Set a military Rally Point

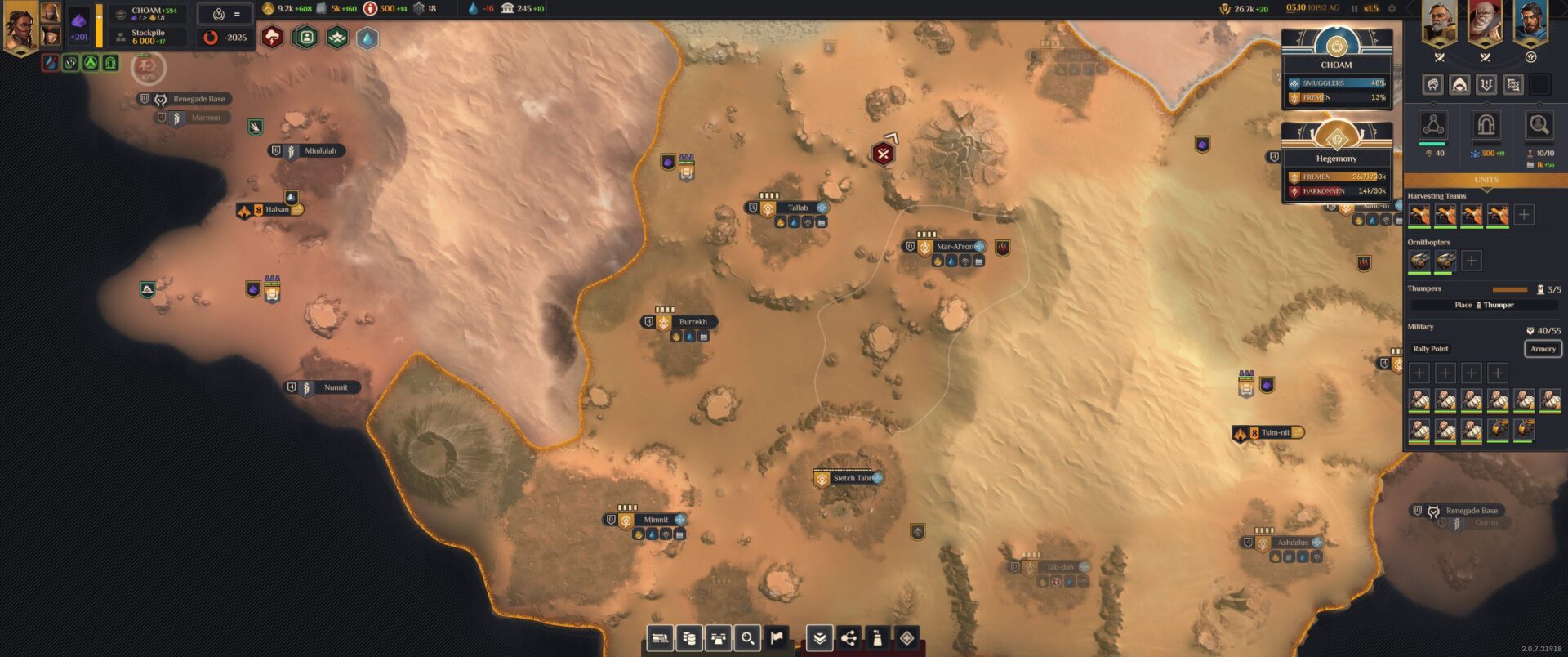(x=1431, y=349)
